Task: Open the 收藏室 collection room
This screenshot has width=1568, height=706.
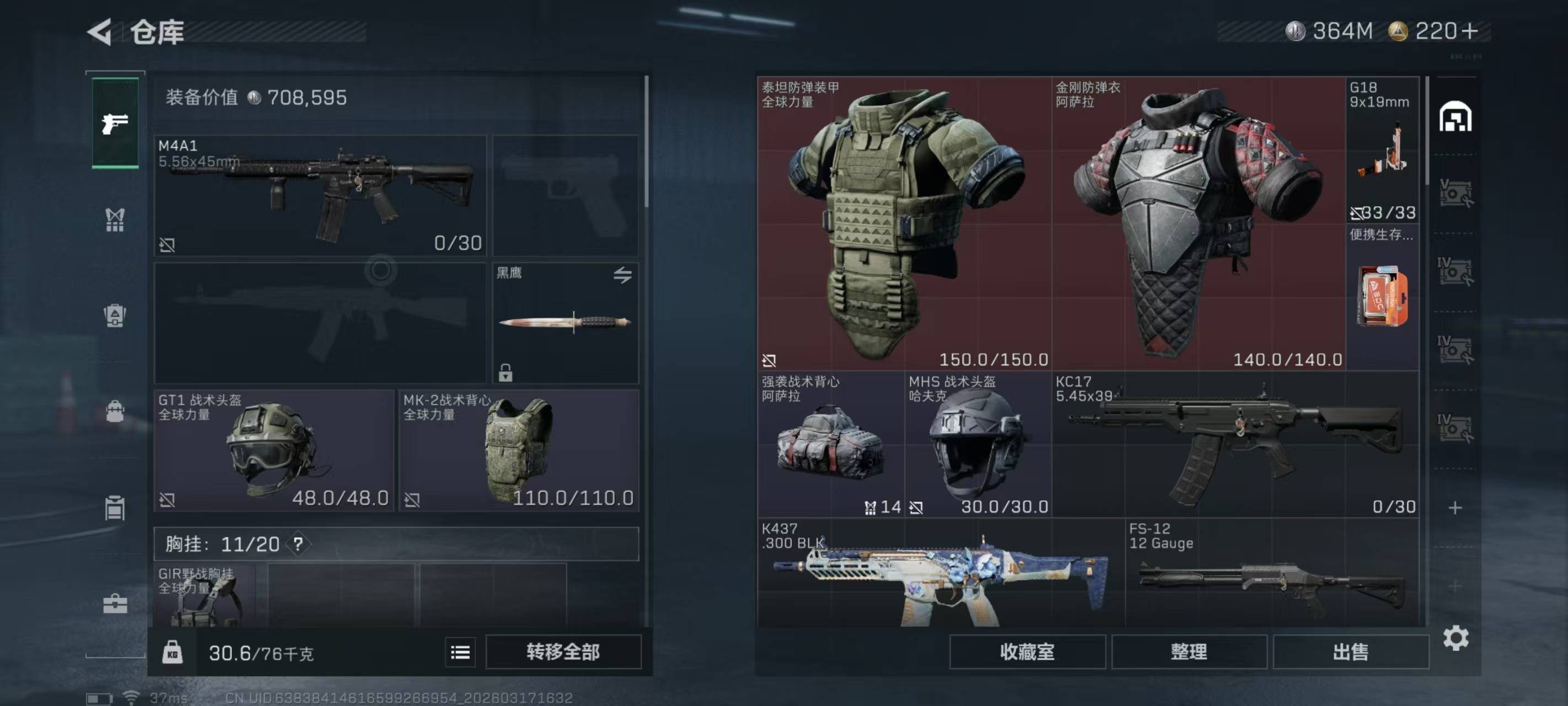Action: click(1027, 652)
